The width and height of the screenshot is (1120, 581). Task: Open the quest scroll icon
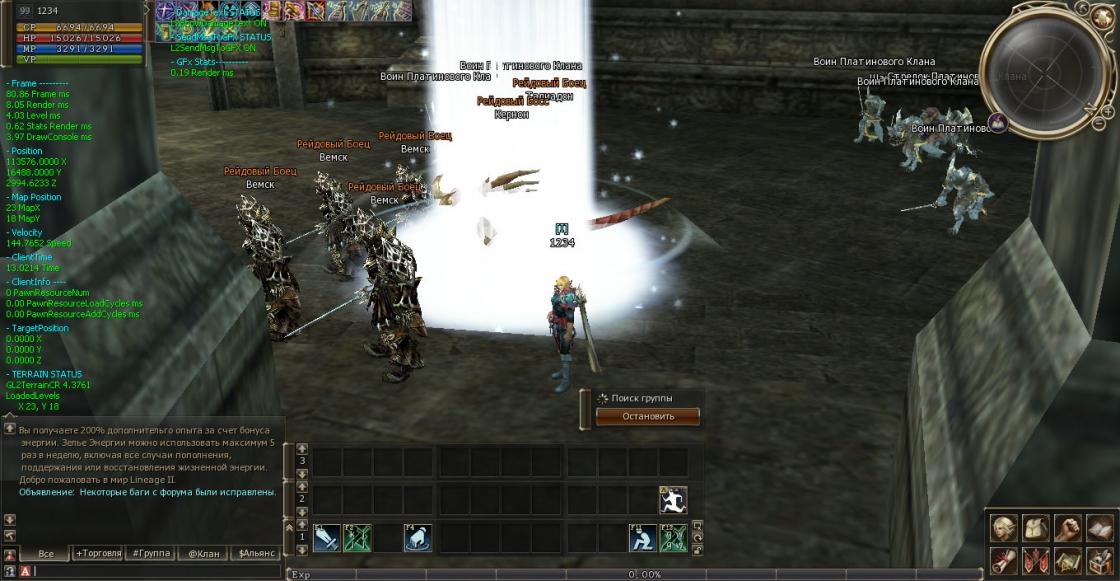click(x=1005, y=560)
